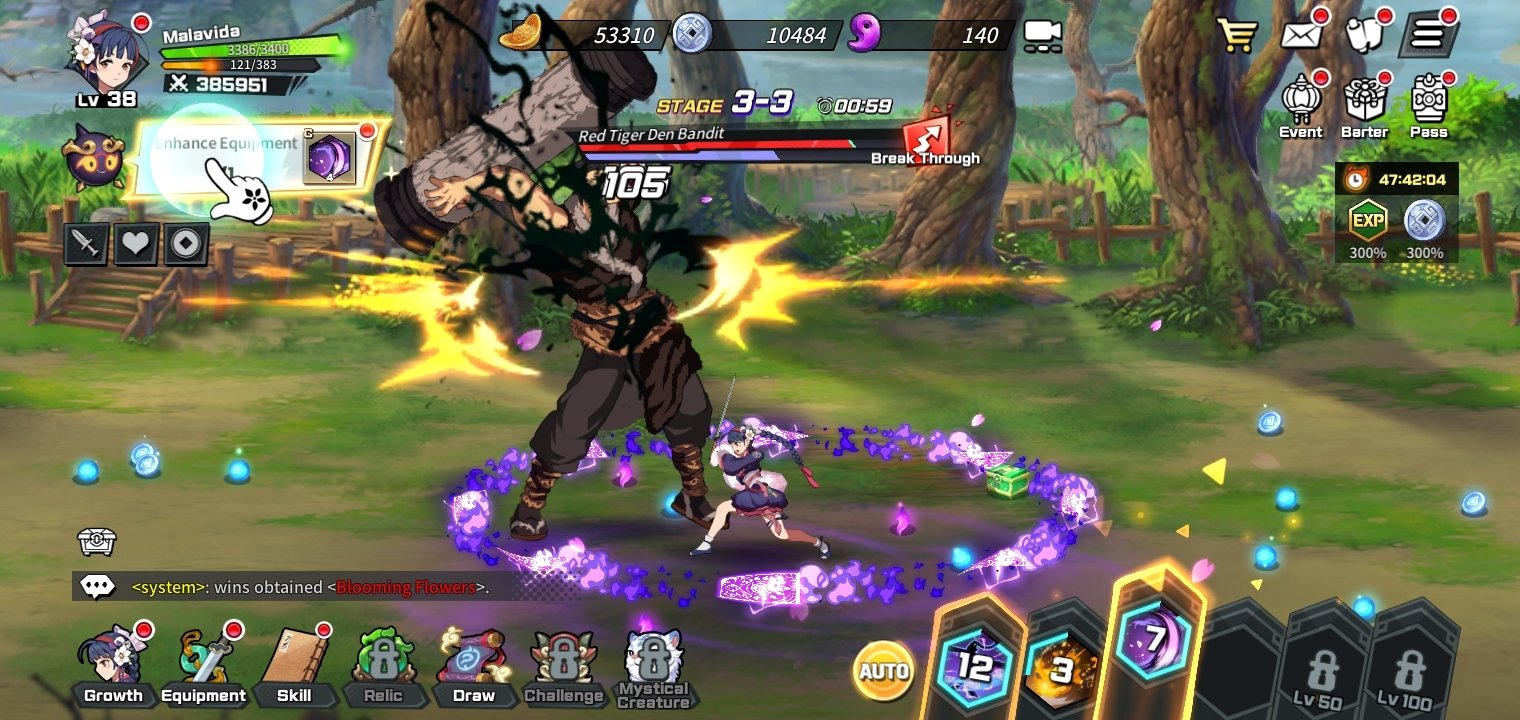Viewport: 1520px width, 720px height.
Task: Open the shopping cart store
Action: [1237, 36]
